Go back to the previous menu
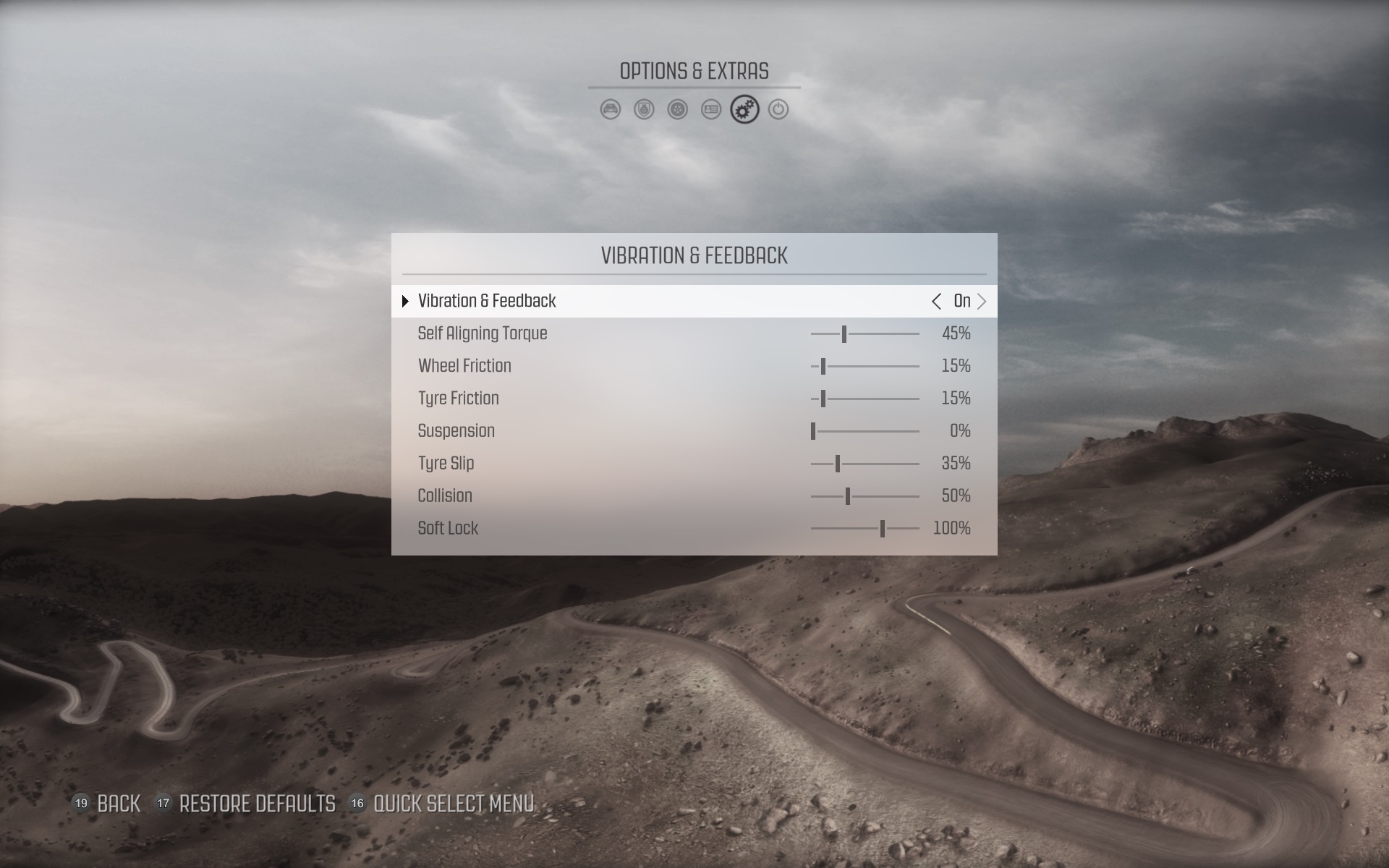This screenshot has width=1389, height=868. coord(107,804)
